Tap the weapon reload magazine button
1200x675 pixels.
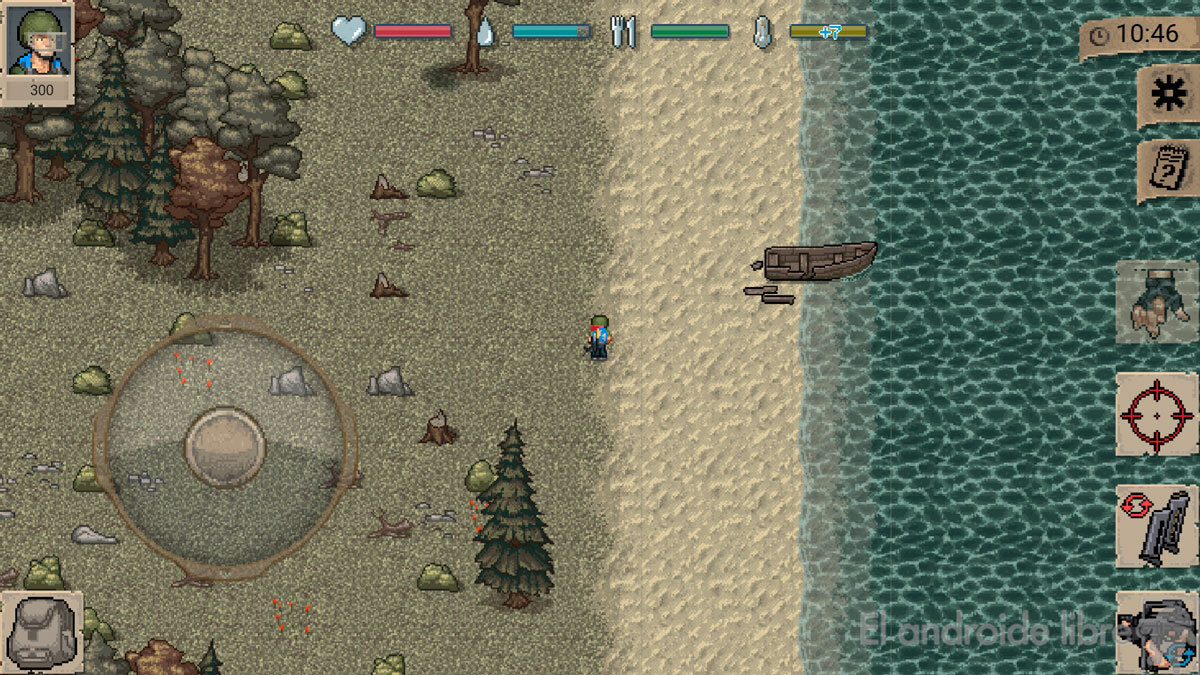[1156, 526]
